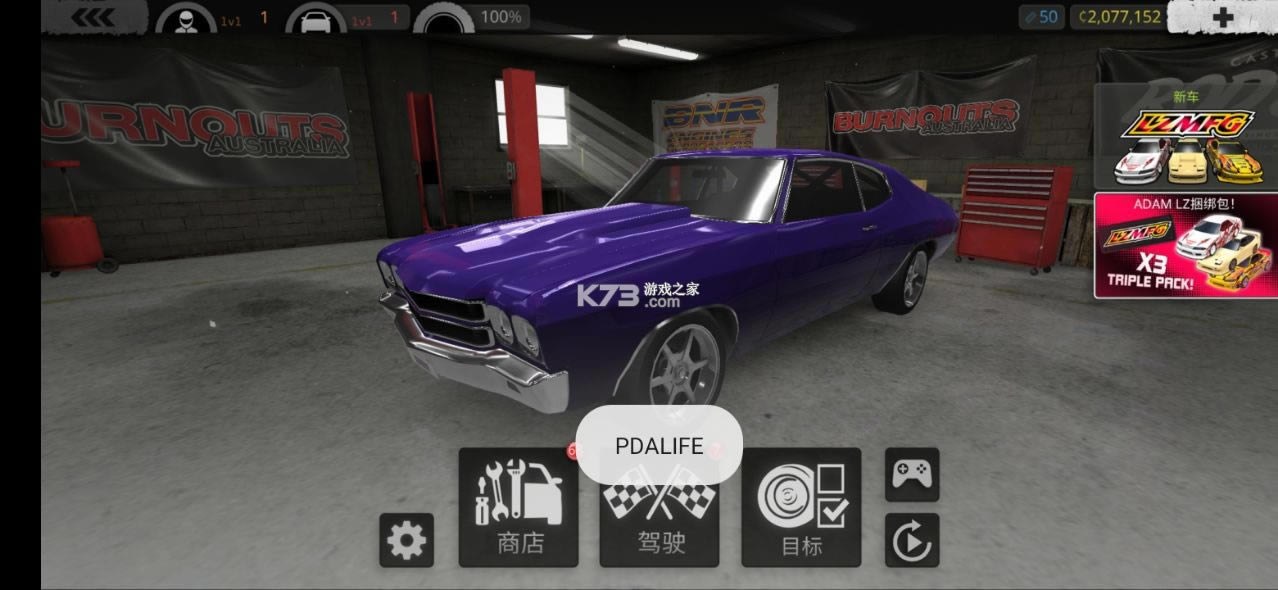Go back with the triple-arrow button
Viewport: 1278px width, 590px height.
(93, 17)
